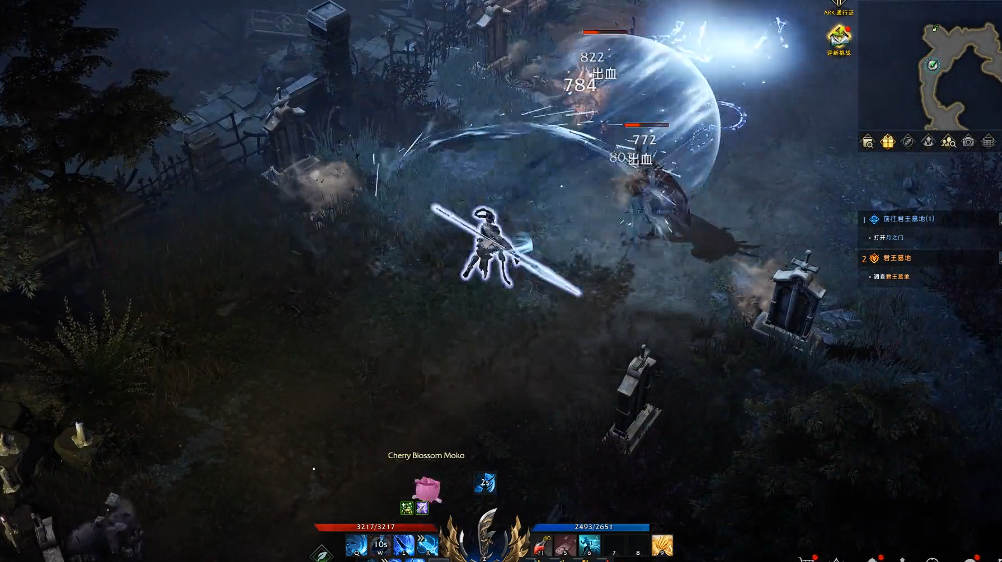Image resolution: width=1002 pixels, height=562 pixels.
Task: Click the green leaf emblem icon
Action: (322, 552)
